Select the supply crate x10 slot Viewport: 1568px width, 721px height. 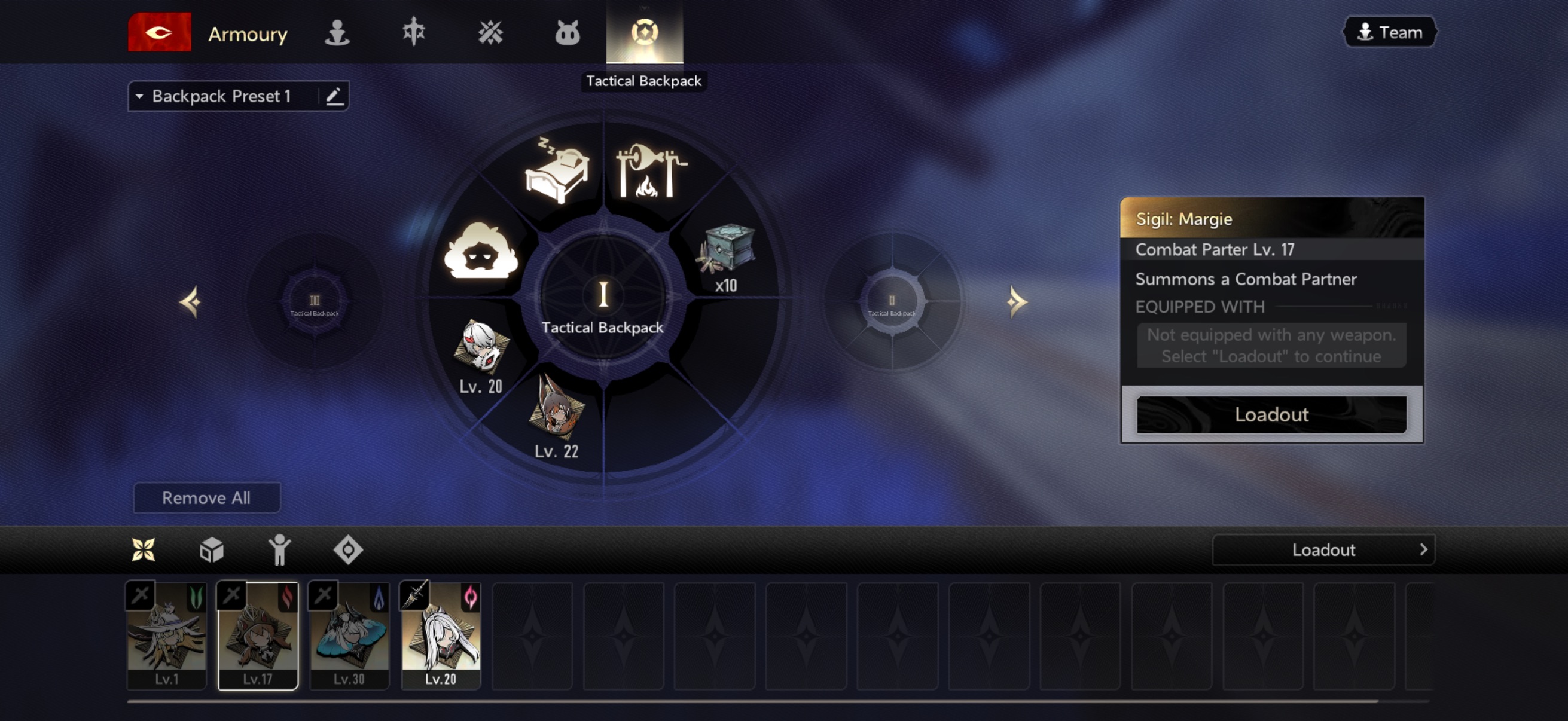[x=725, y=255]
